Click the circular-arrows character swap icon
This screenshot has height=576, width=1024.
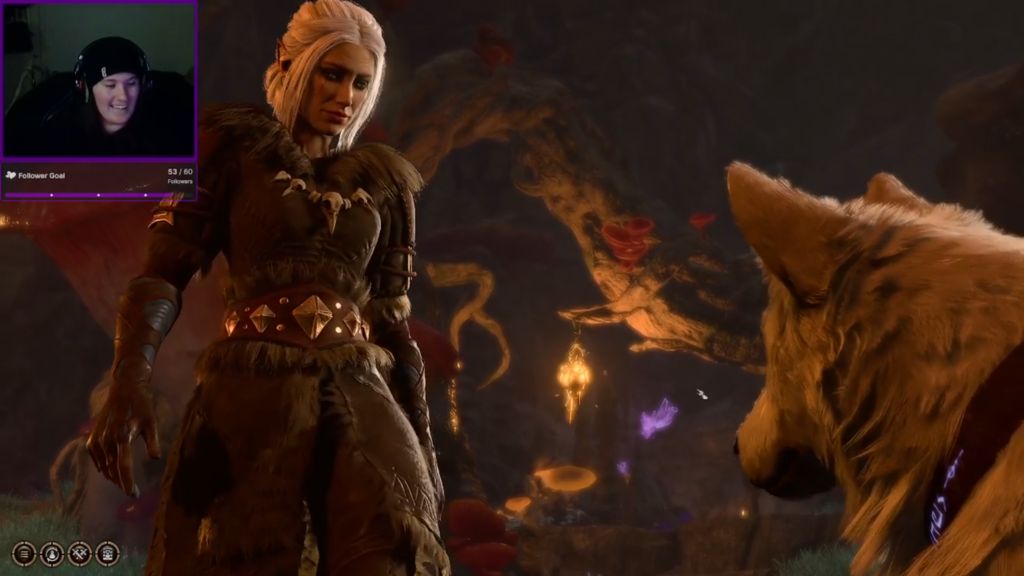51,553
